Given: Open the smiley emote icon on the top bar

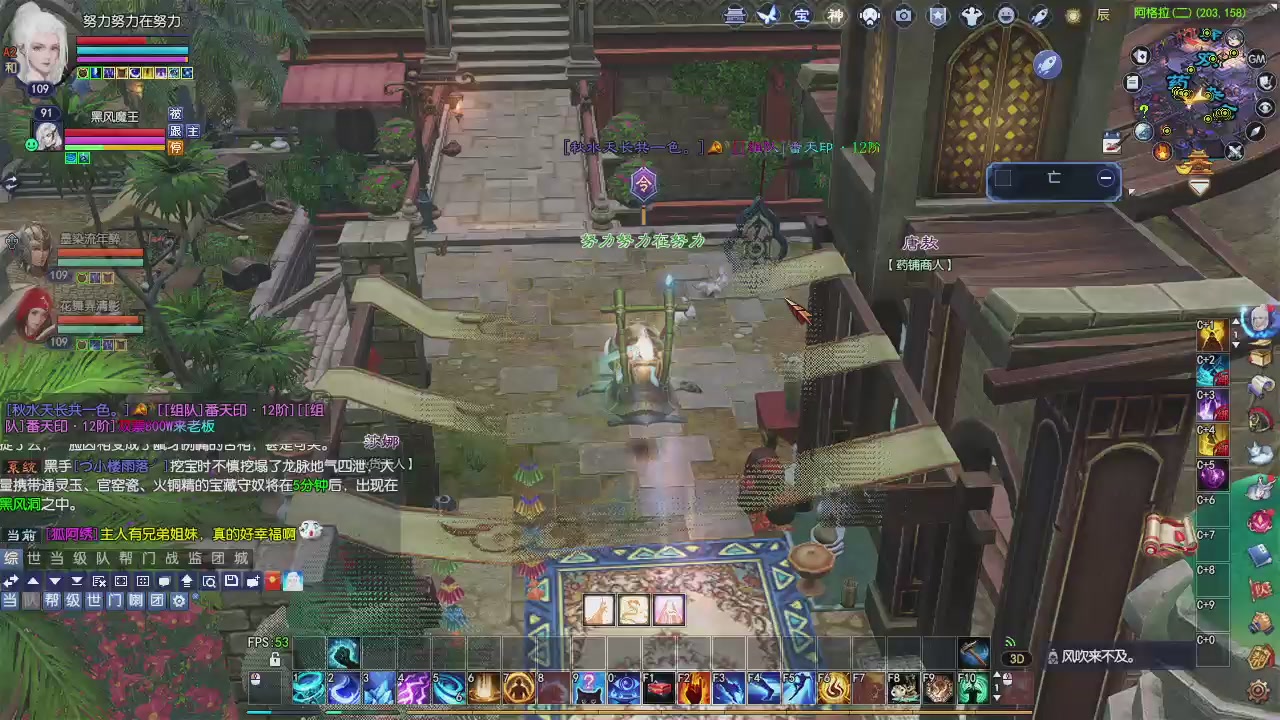Looking at the screenshot, I should point(1006,15).
